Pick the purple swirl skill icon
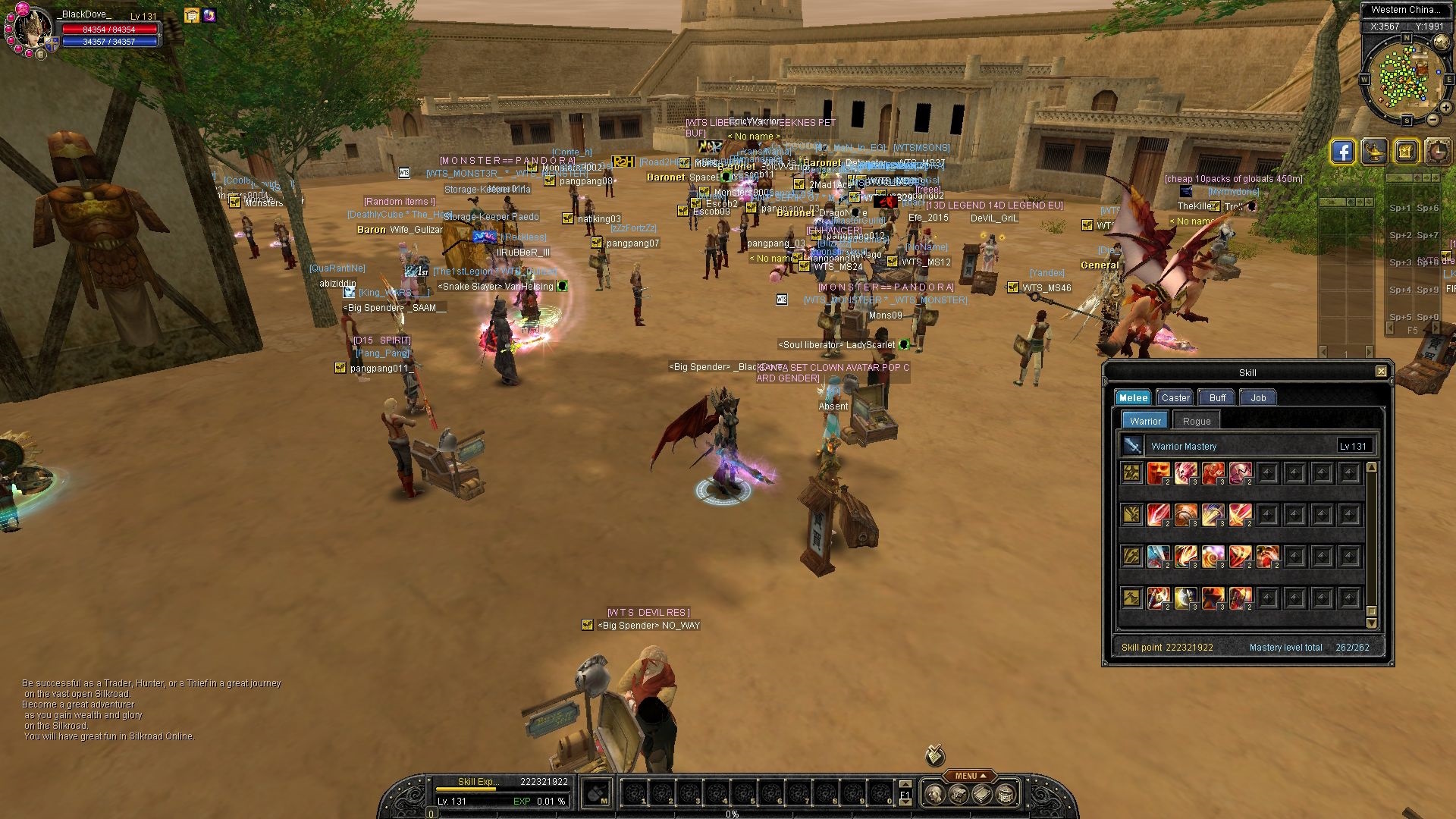 [1213, 557]
